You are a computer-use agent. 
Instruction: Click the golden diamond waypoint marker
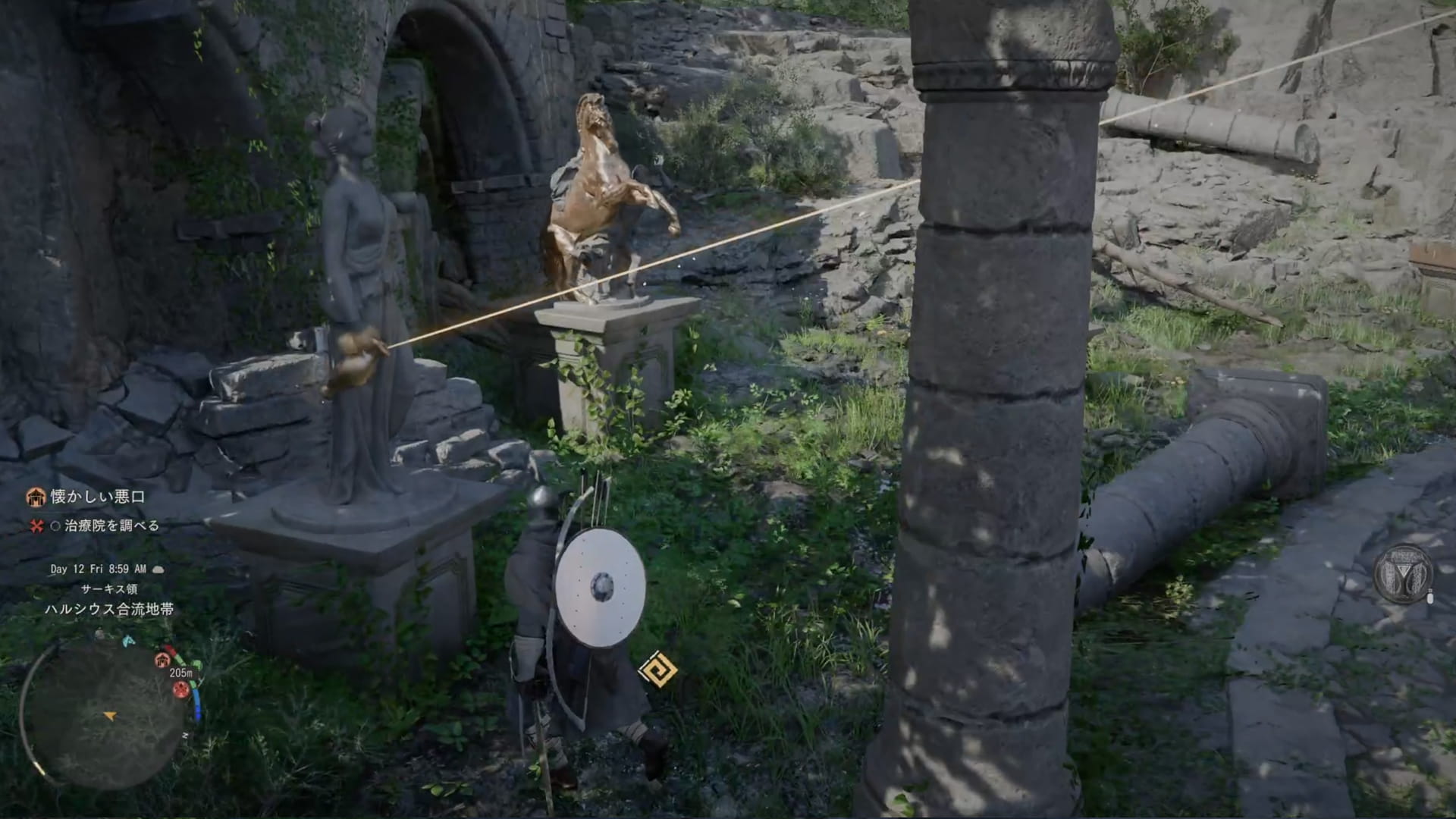(657, 670)
